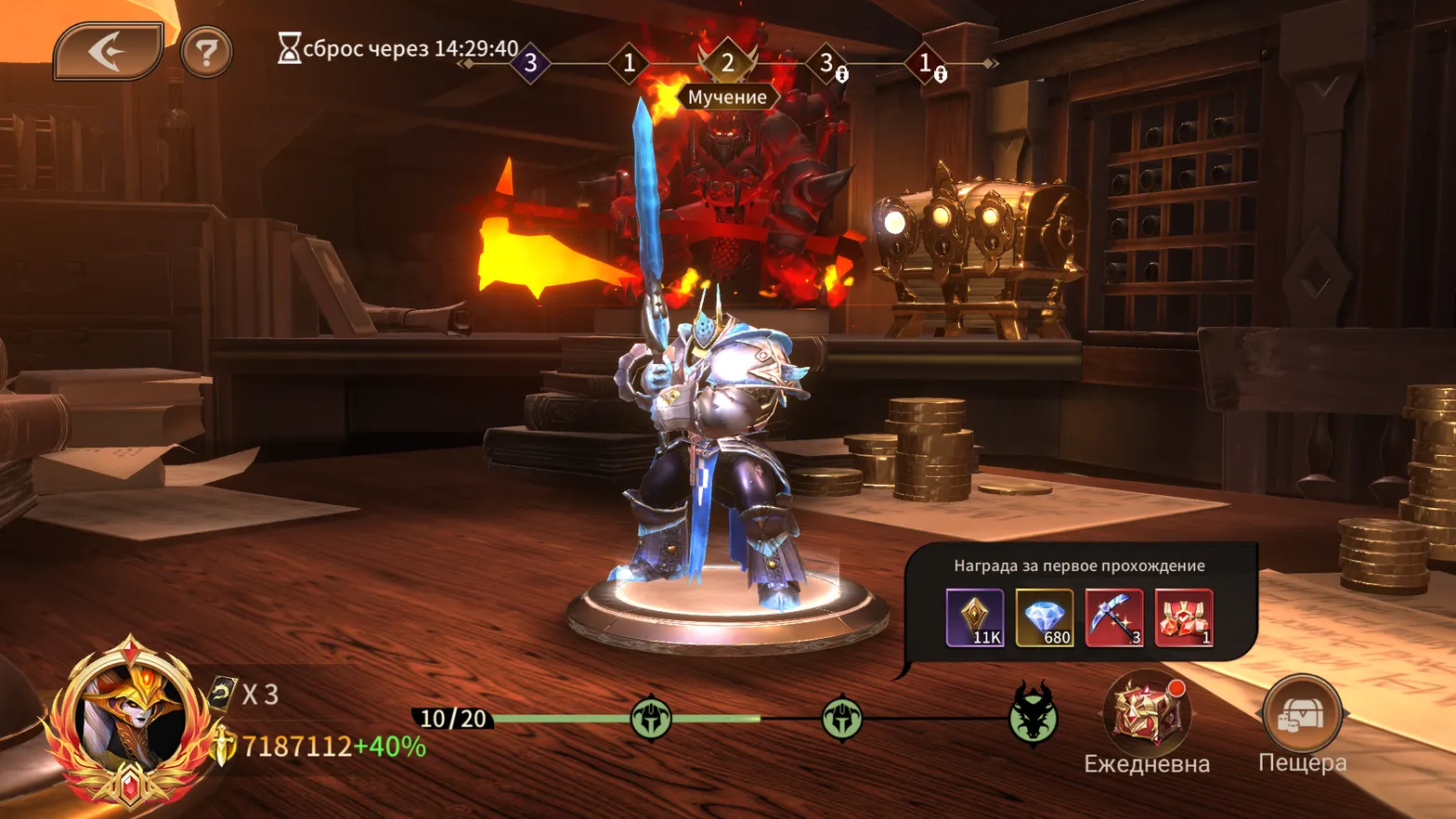1456x819 pixels.
Task: Select the stage 1 diamond node
Action: (630, 63)
